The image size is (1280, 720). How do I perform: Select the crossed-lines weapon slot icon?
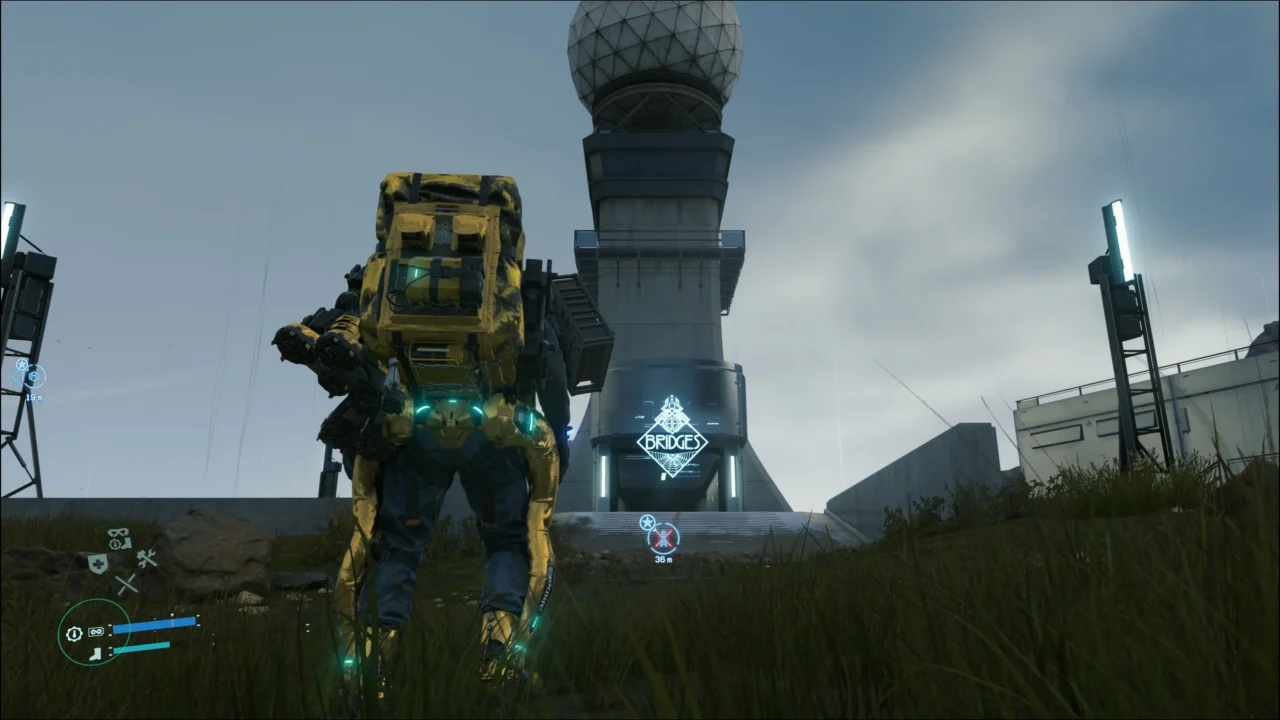click(x=126, y=584)
